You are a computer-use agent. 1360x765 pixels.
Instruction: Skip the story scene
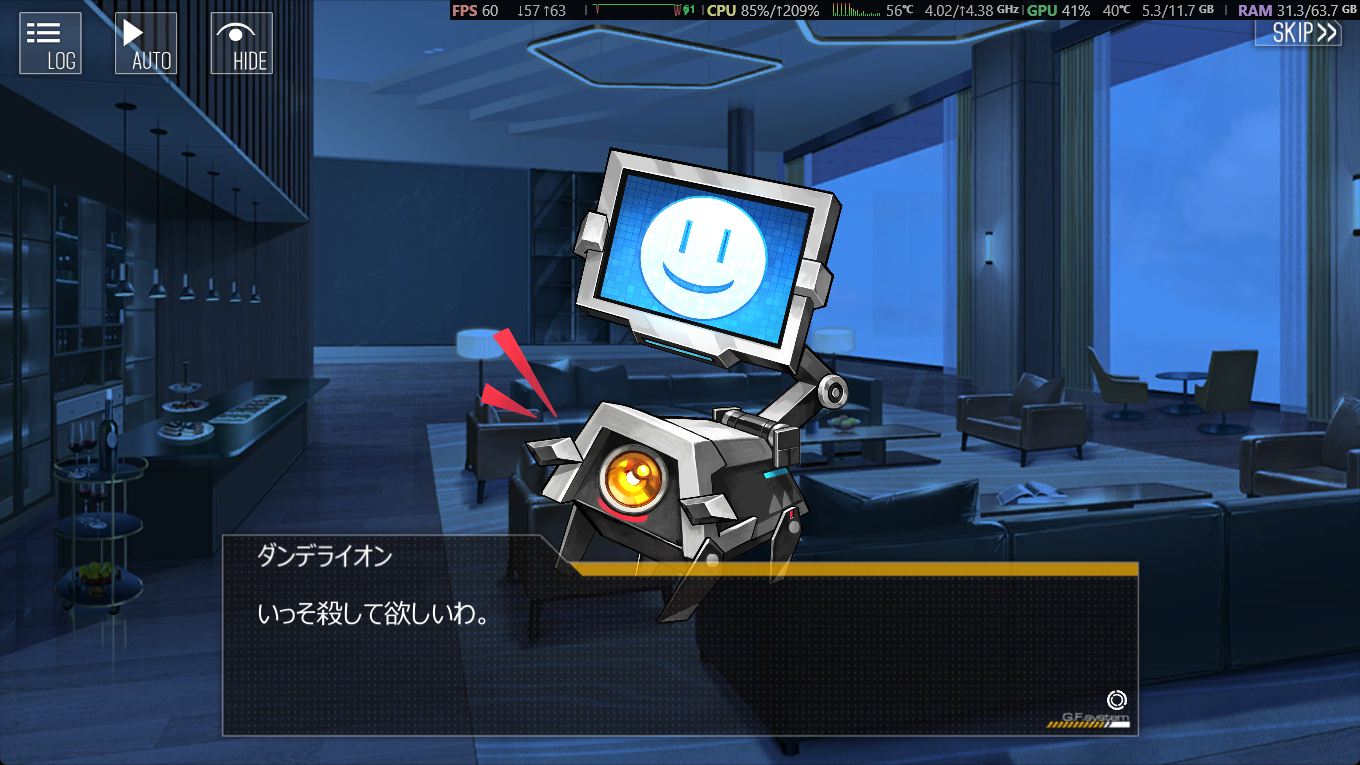1299,32
